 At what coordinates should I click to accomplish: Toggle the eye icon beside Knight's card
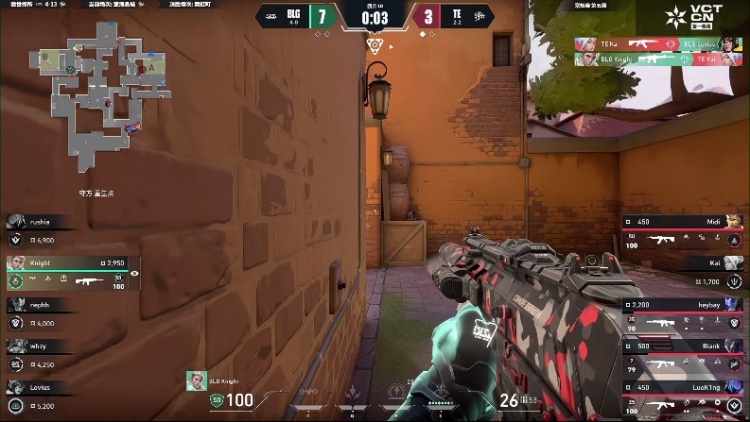point(134,273)
